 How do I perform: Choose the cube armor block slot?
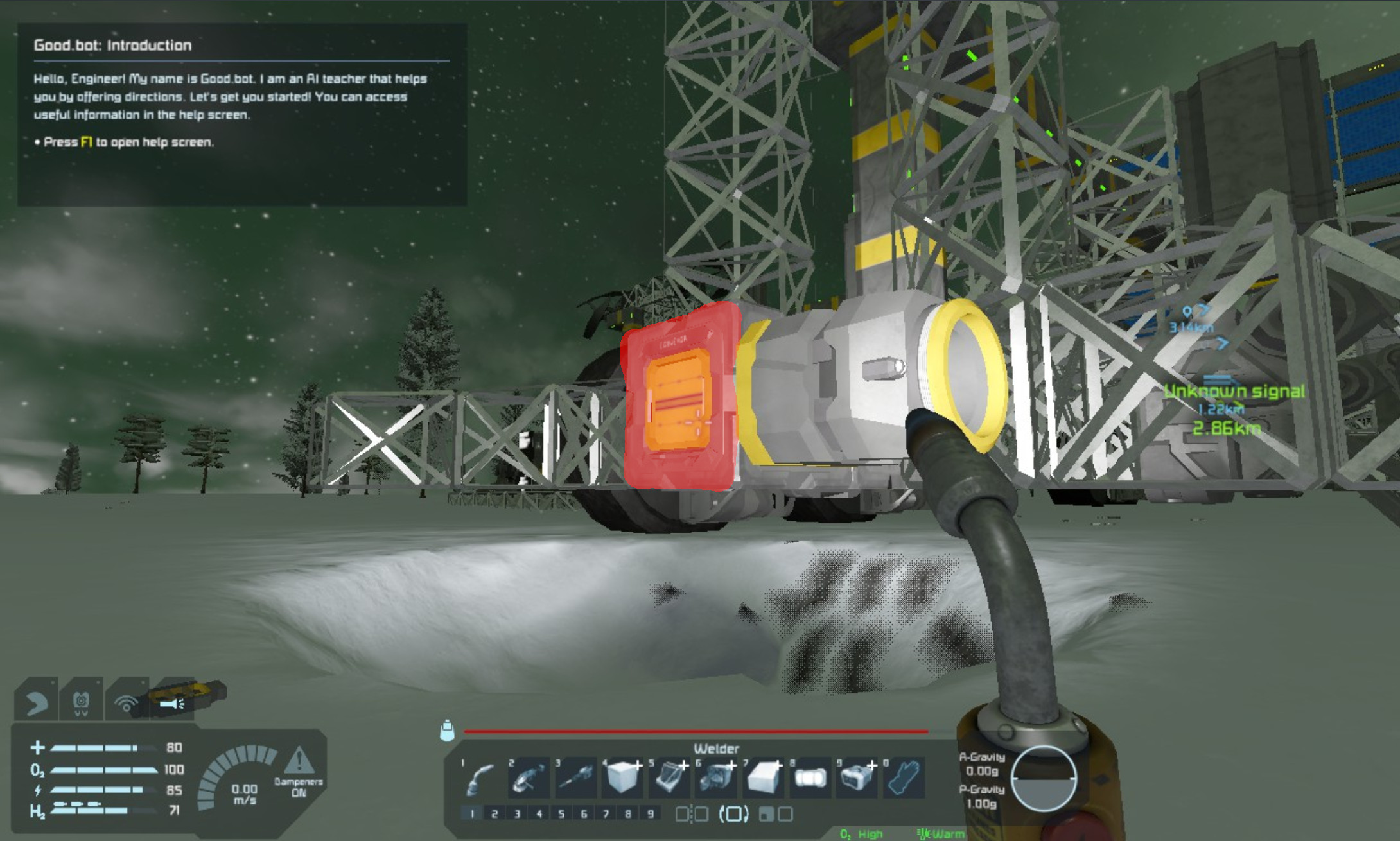pos(622,777)
